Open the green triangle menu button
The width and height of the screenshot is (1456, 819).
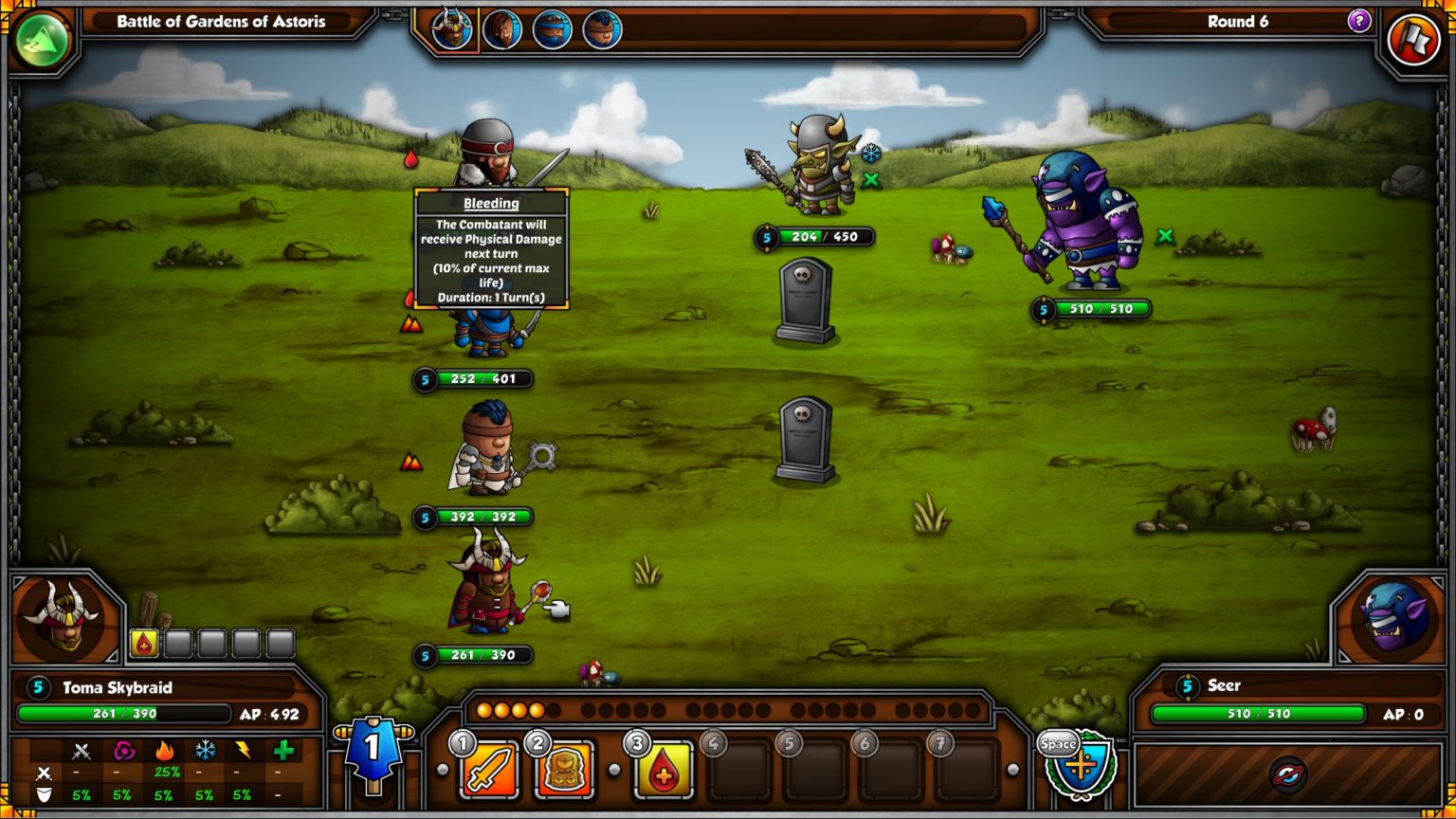pos(42,40)
